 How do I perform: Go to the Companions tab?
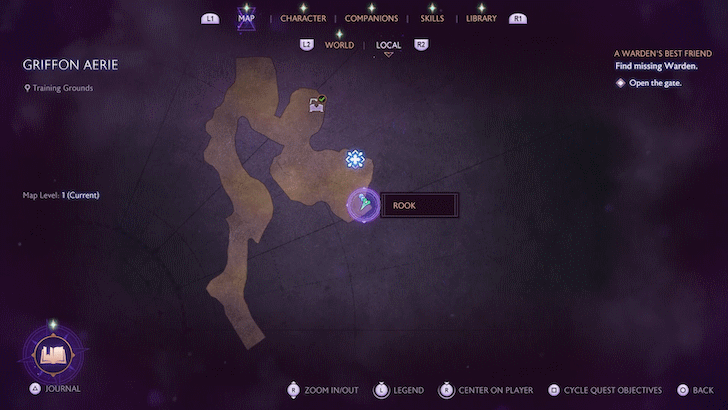(x=371, y=18)
